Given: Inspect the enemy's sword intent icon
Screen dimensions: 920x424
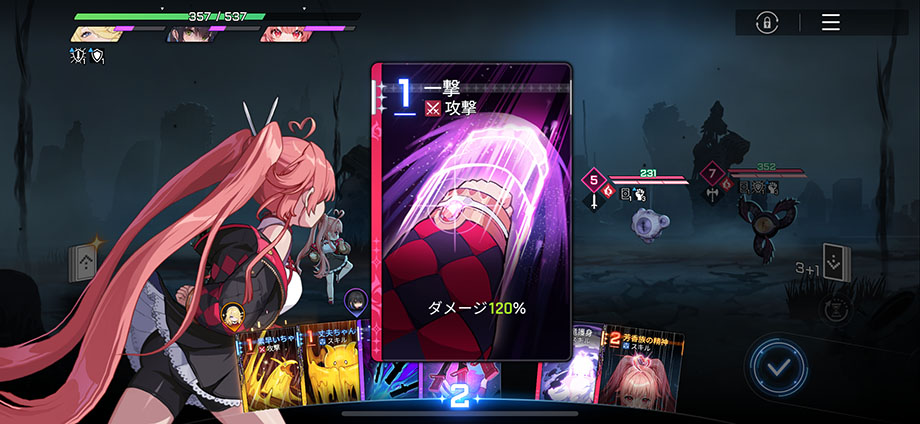Looking at the screenshot, I should [x=593, y=200].
